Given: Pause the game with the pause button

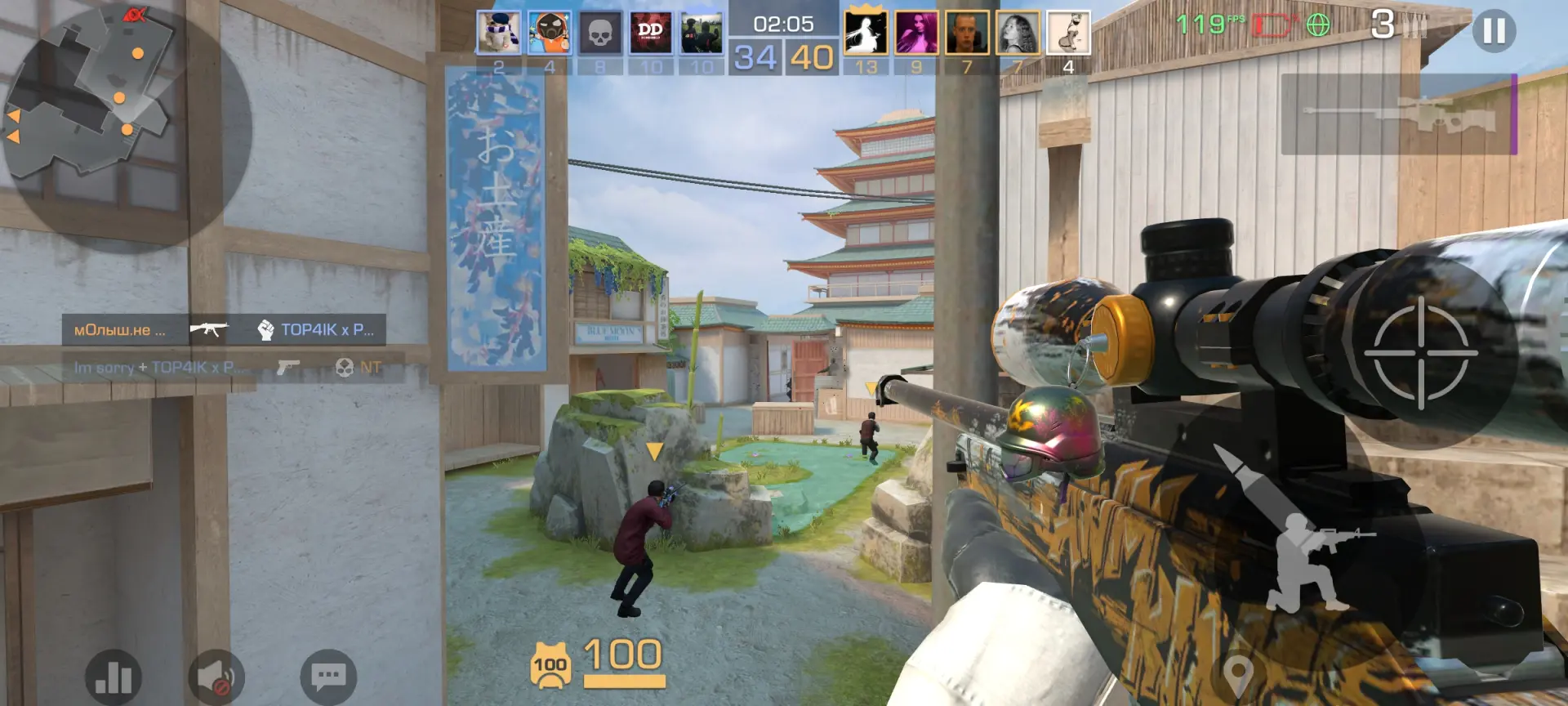Looking at the screenshot, I should point(1494,31).
